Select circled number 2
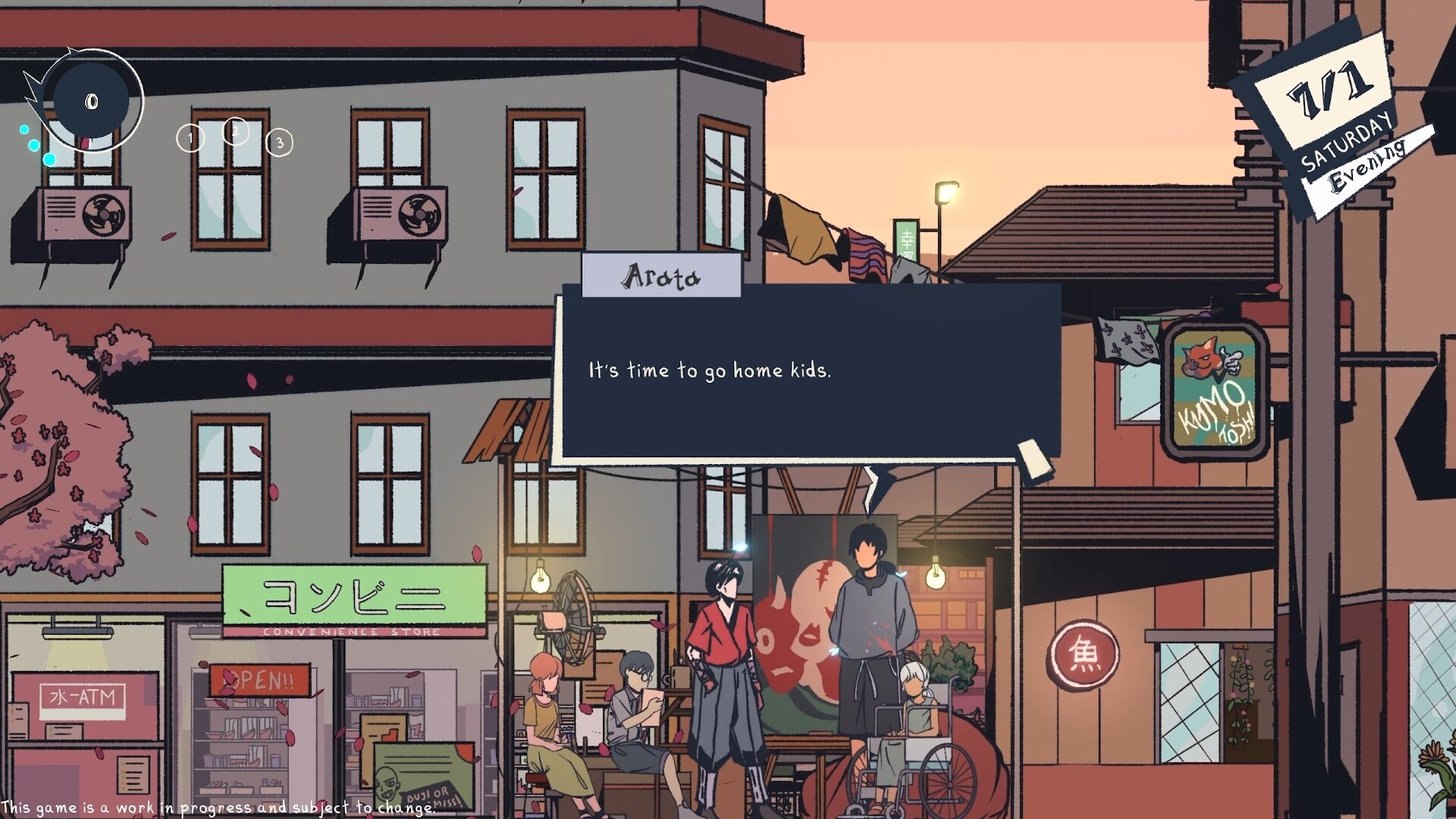1456x819 pixels. coord(236,131)
